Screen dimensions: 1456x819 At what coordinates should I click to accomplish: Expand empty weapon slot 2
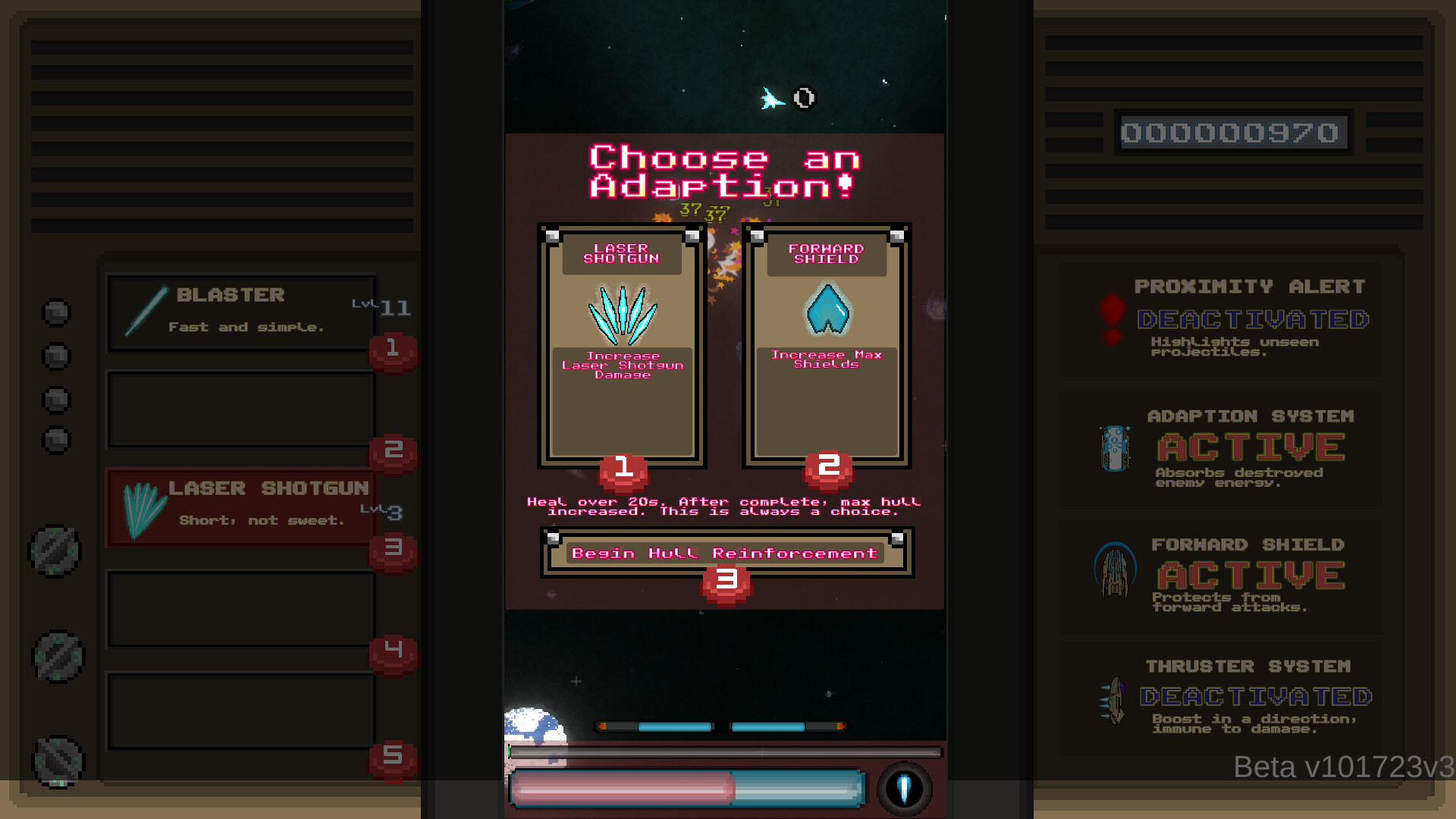coord(240,409)
